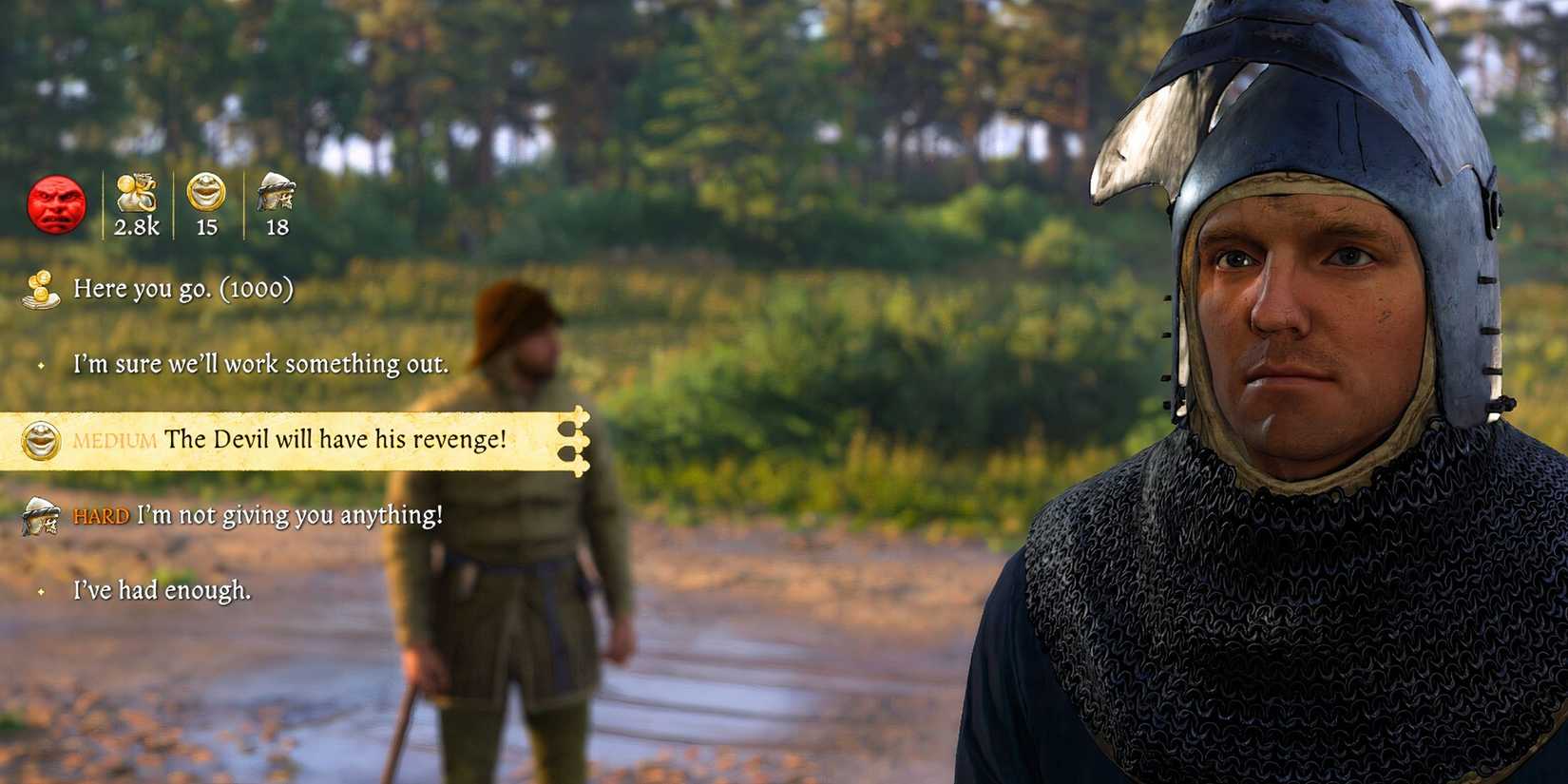Viewport: 1568px width, 784px height.
Task: Choose the 'Here you go. (1000)' payment option
Action: [x=185, y=289]
